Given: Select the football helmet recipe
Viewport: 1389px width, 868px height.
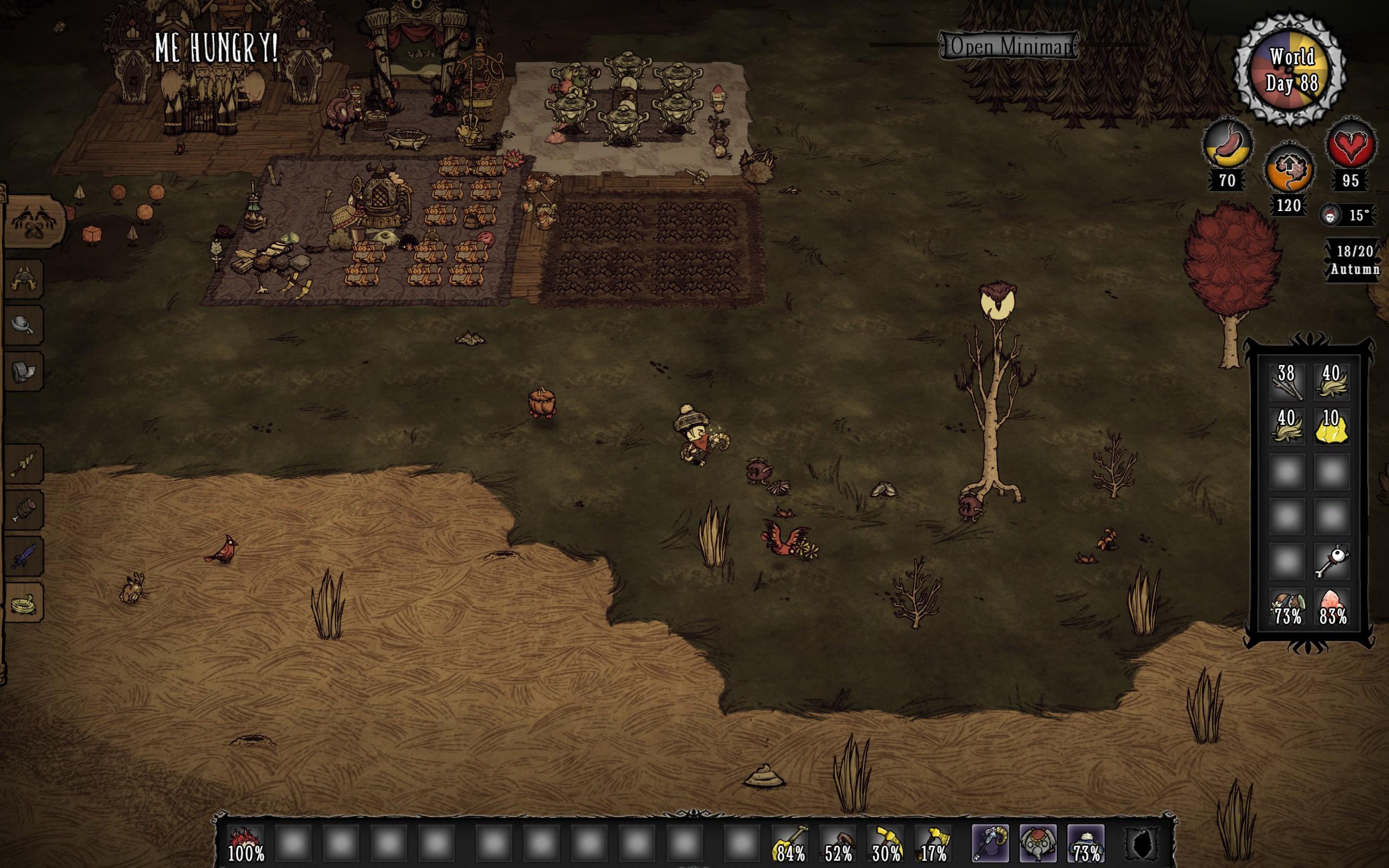Looking at the screenshot, I should [24, 278].
